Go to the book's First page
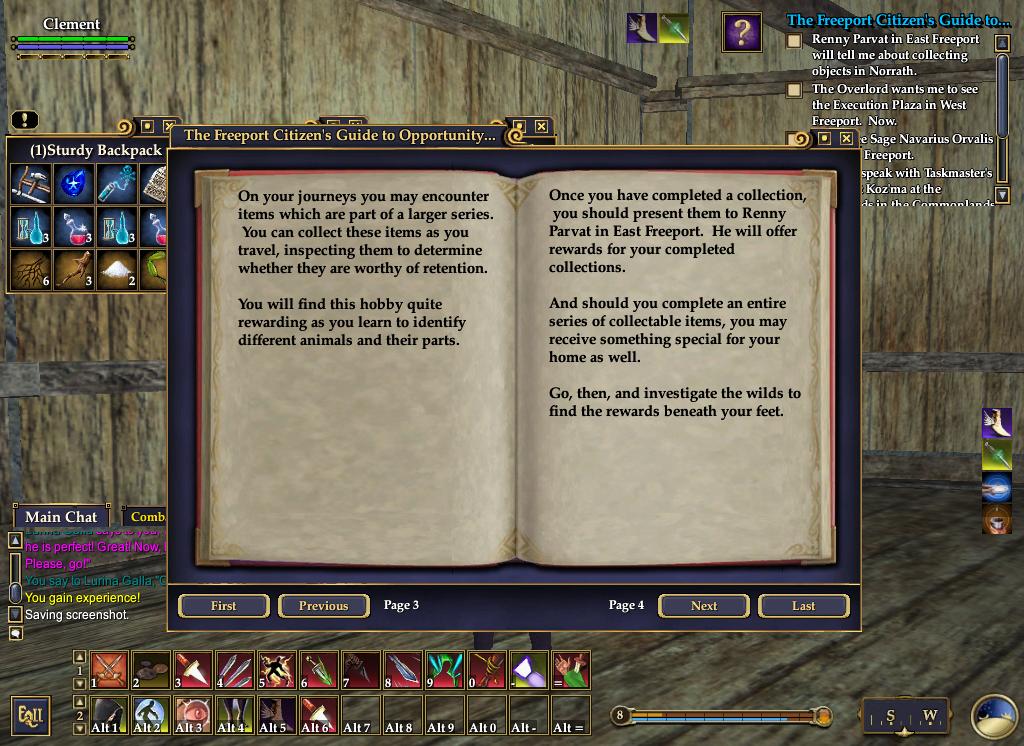 (x=224, y=606)
